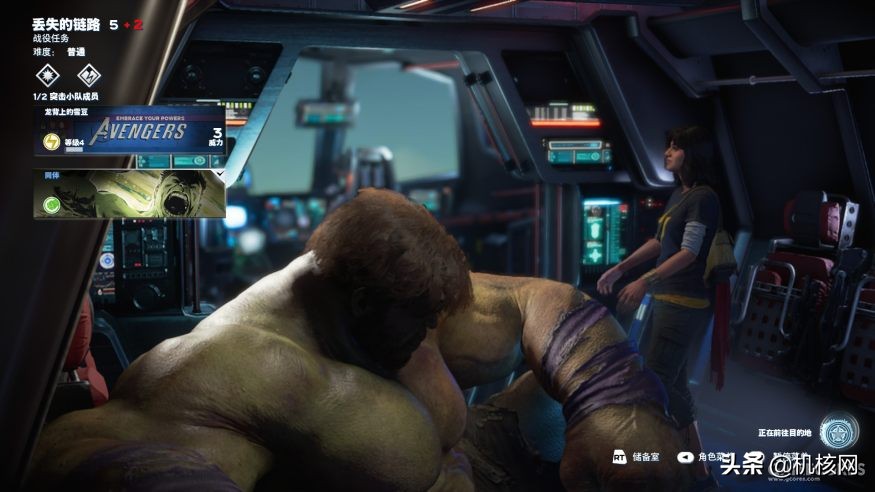This screenshot has width=875, height=492.
Task: Select the lightning mission modifier icon
Action: click(89, 74)
